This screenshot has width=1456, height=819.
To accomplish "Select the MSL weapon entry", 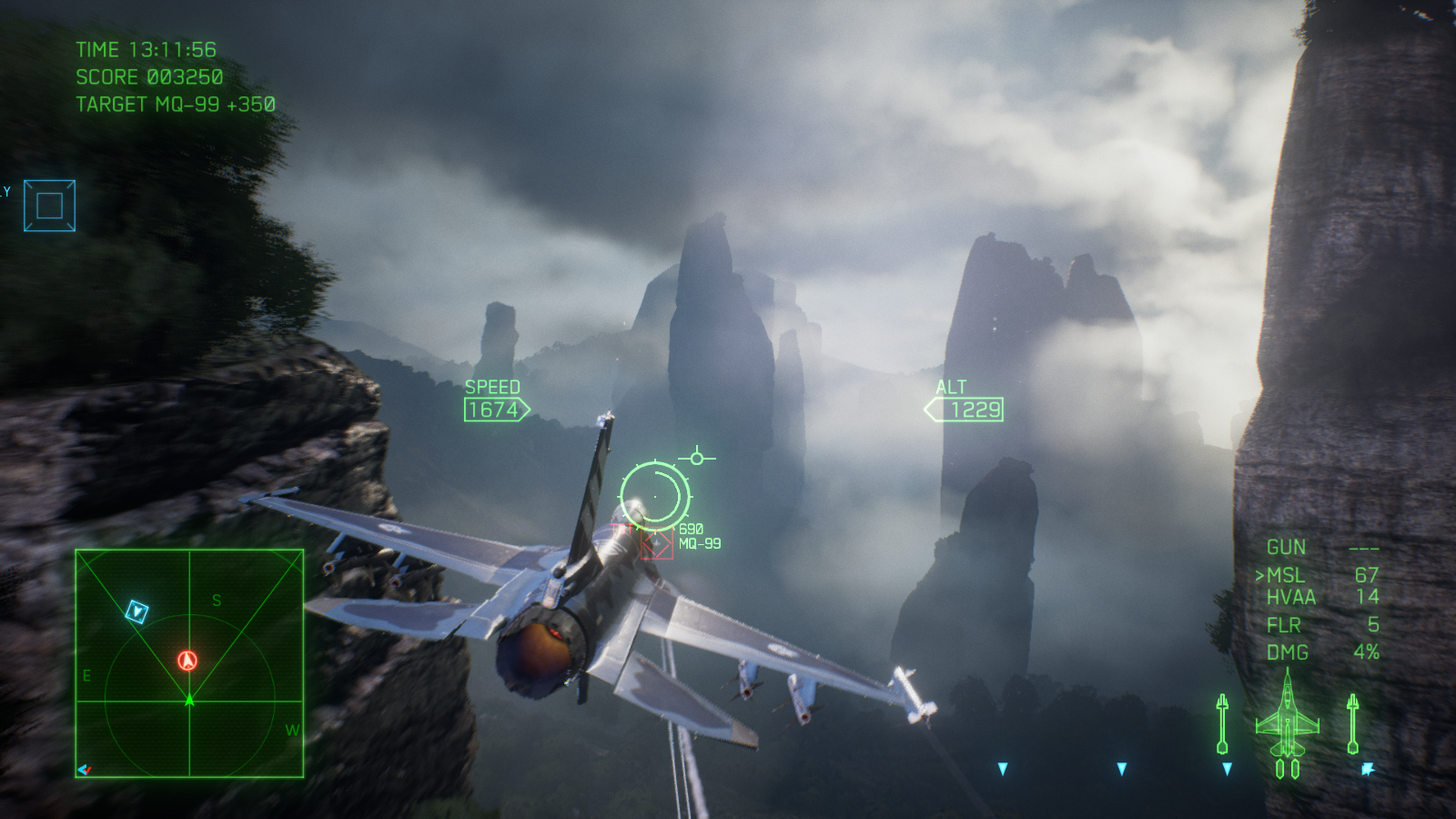I will click(x=1286, y=575).
